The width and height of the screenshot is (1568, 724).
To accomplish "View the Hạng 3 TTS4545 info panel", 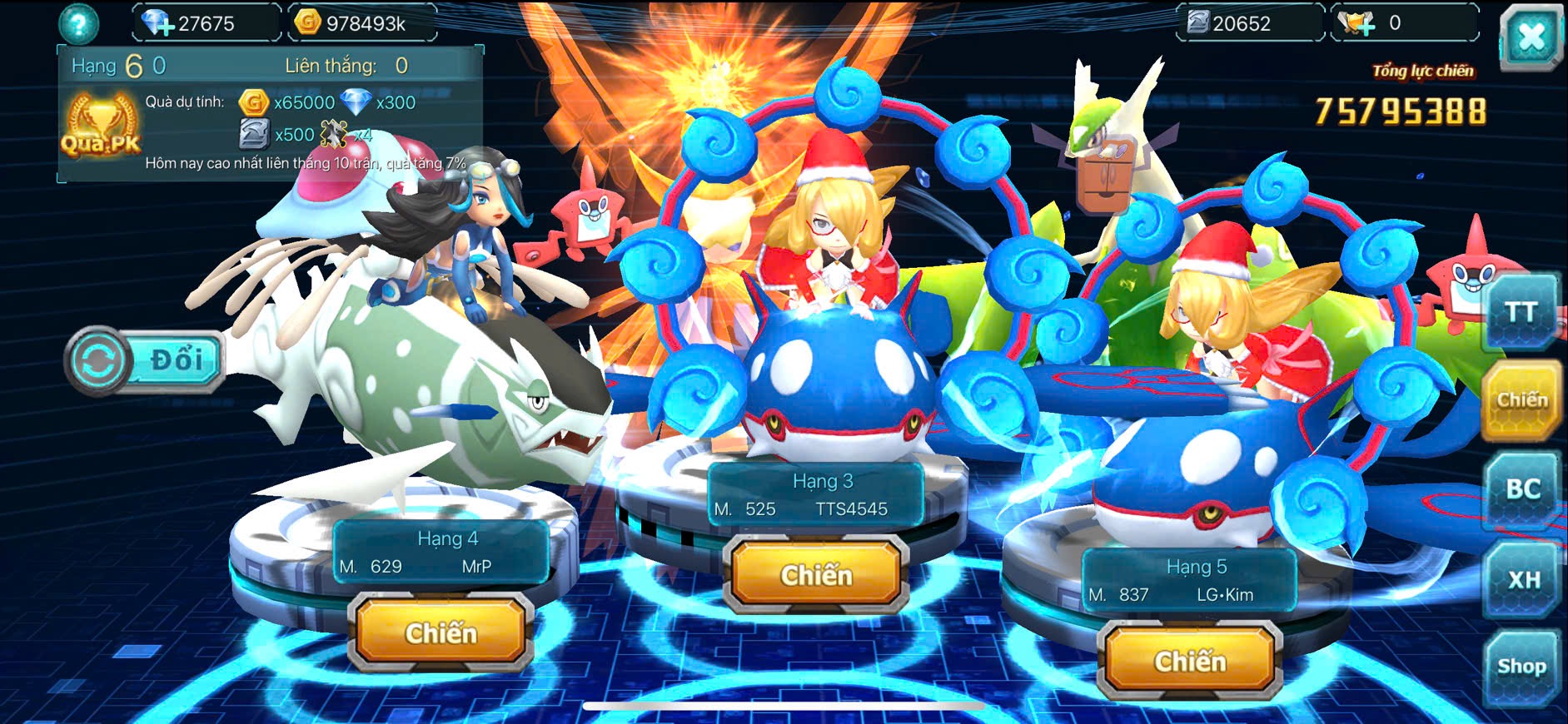I will (815, 495).
